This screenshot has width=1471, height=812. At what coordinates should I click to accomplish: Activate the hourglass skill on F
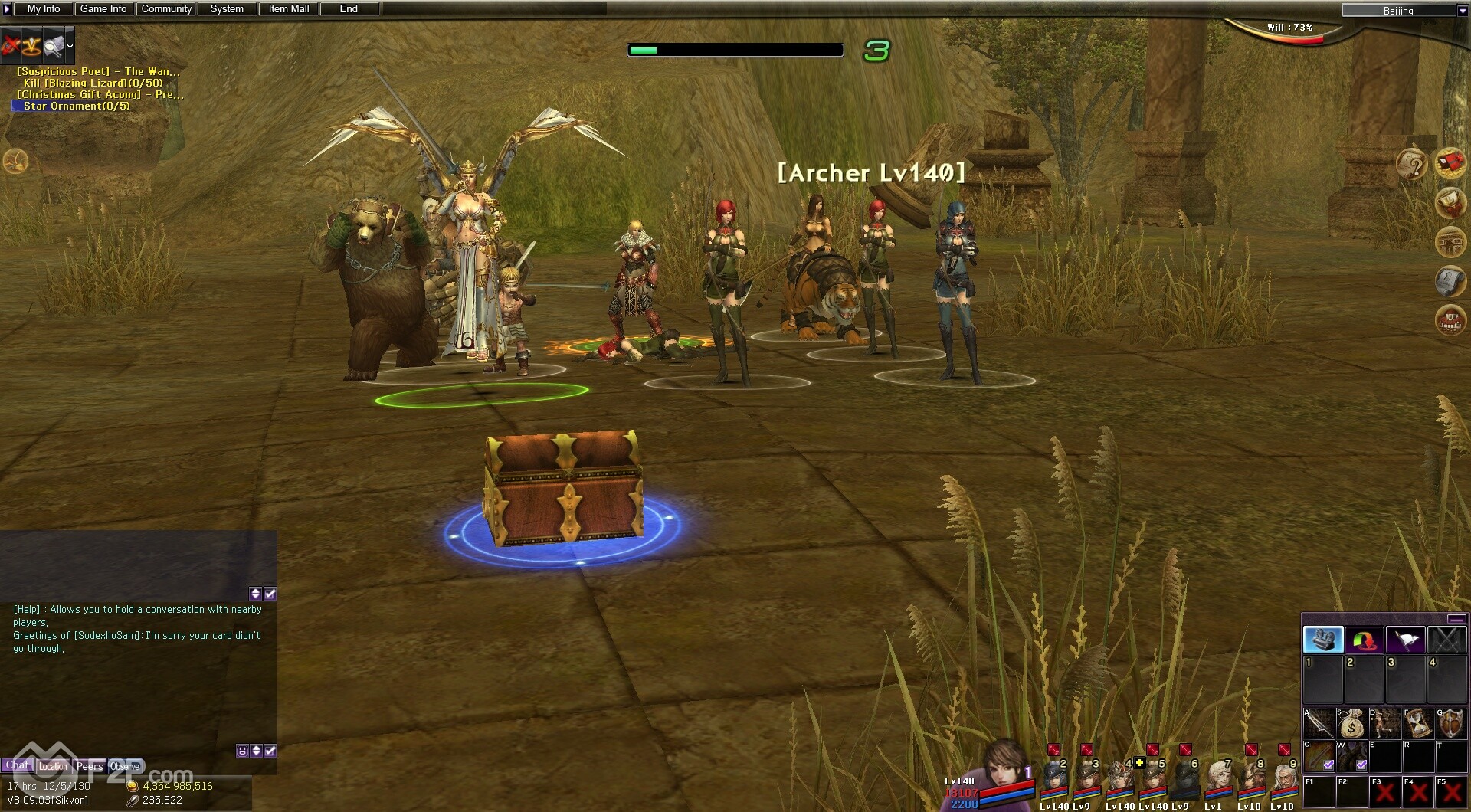click(x=1418, y=723)
